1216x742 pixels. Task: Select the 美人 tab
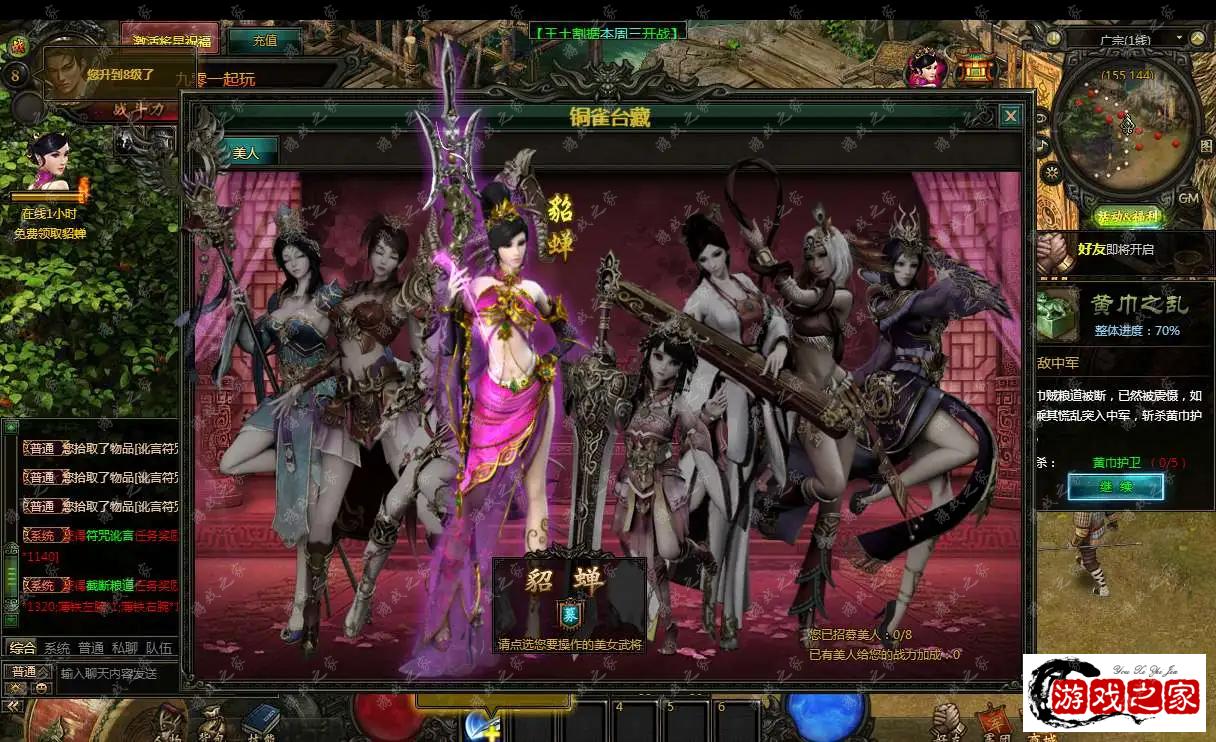tap(245, 153)
